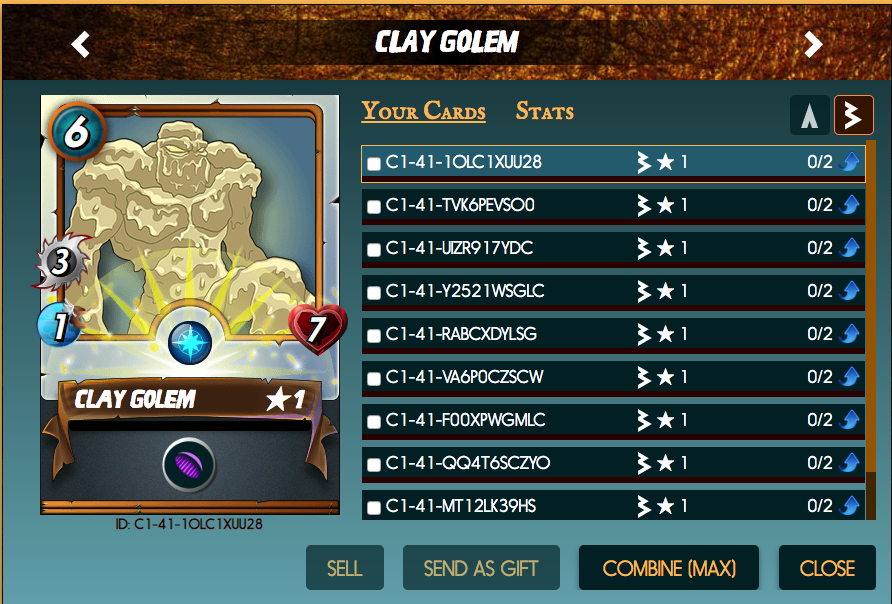This screenshot has width=892, height=604.
Task: Click the purple shield ability icon on the card
Action: click(x=189, y=465)
